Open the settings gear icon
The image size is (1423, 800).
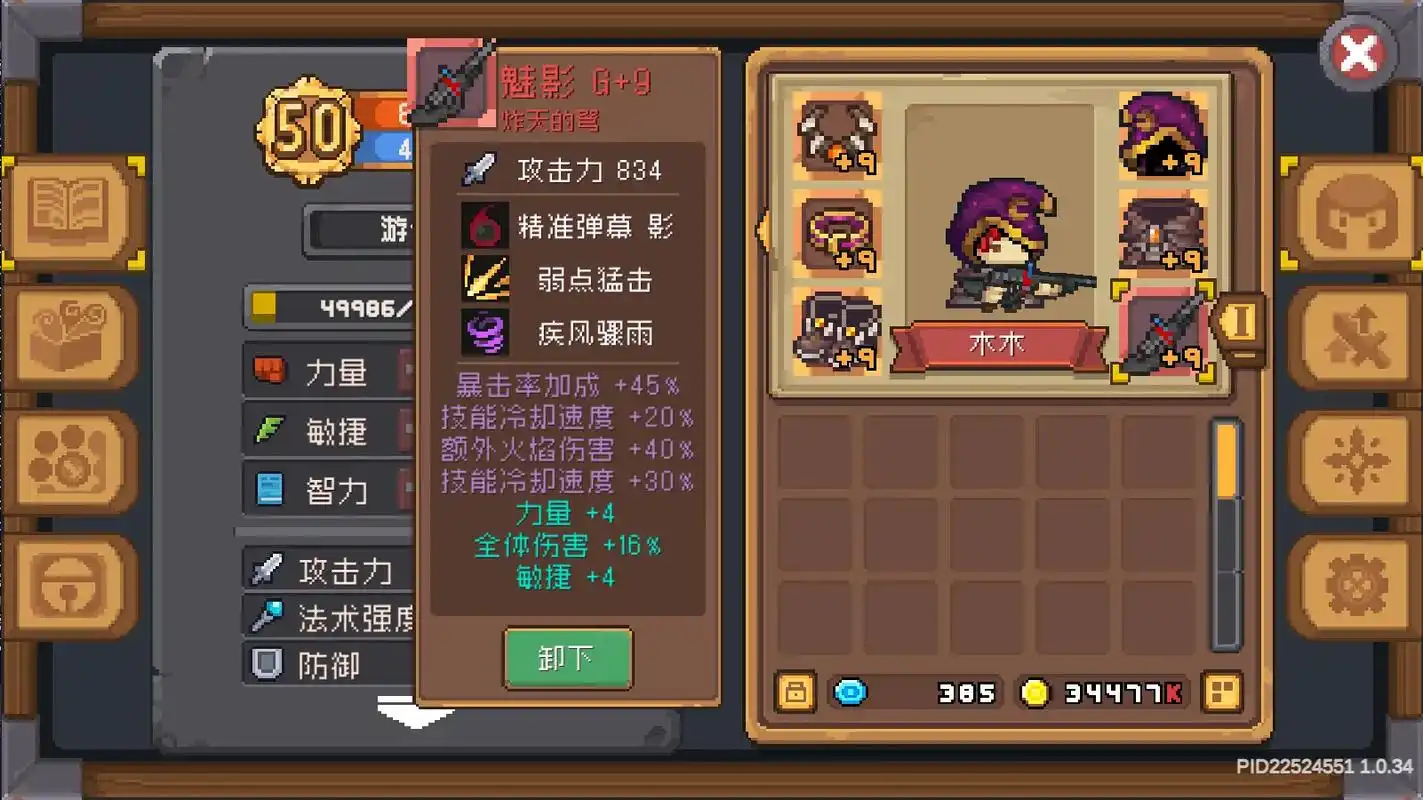(x=1355, y=583)
